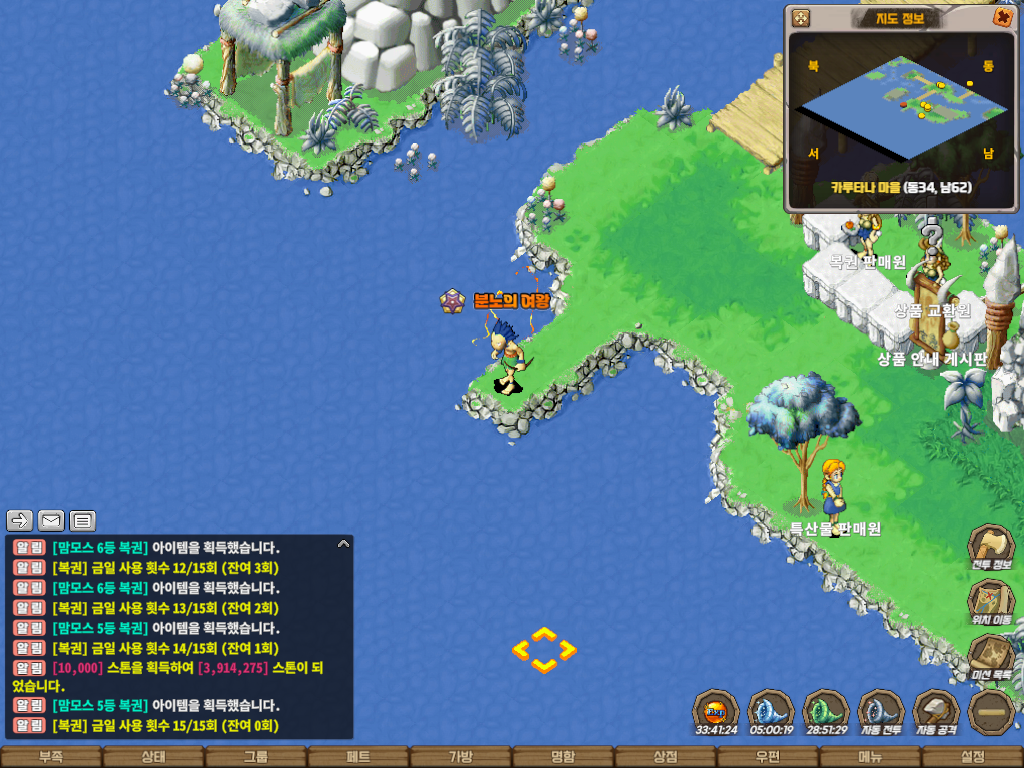This screenshot has height=768, width=1024.
Task: Open the 미션 목록 scroll icon
Action: [991, 657]
